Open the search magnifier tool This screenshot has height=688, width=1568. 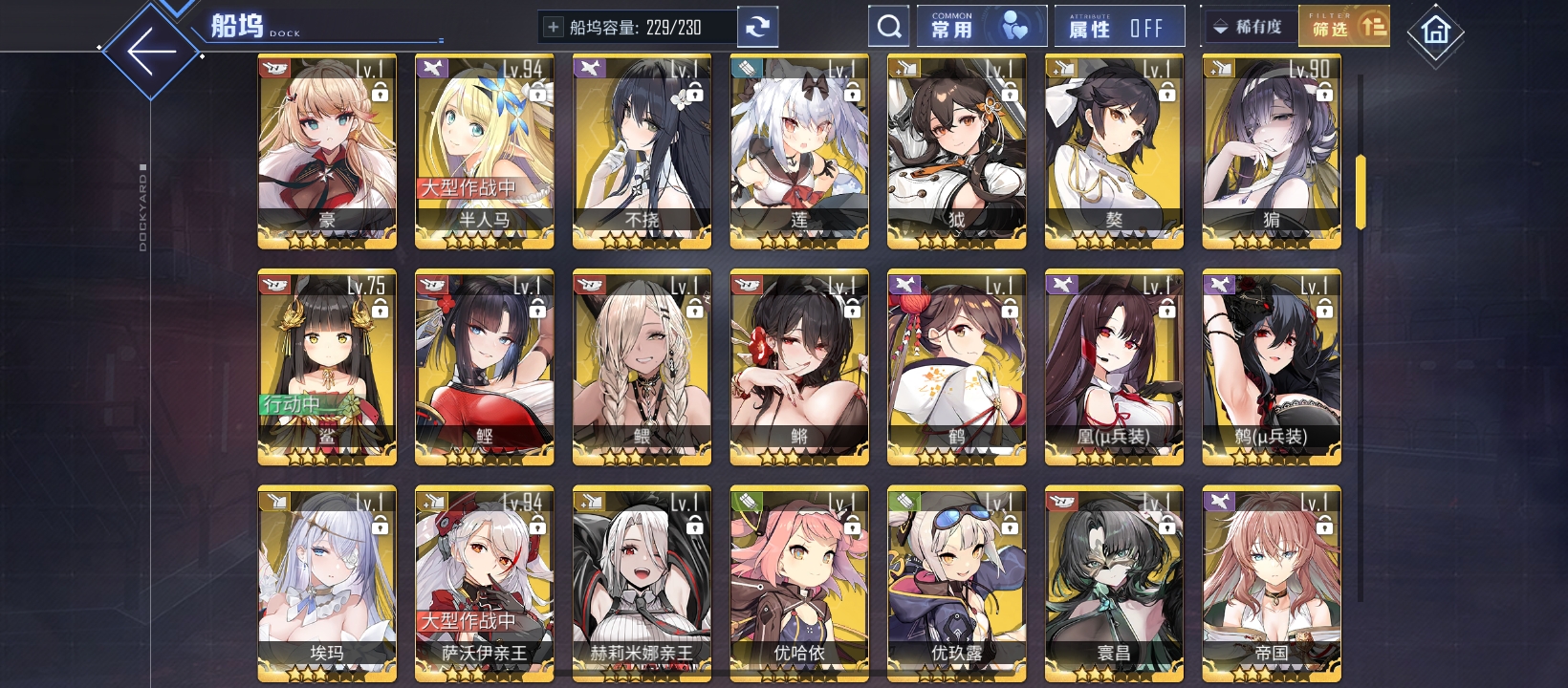[x=889, y=25]
